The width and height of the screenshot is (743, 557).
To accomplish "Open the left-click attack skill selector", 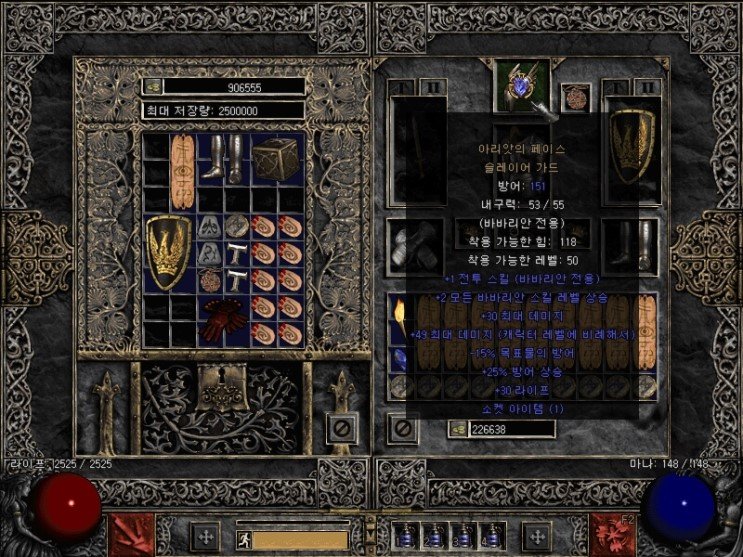I will pyautogui.click(x=130, y=533).
